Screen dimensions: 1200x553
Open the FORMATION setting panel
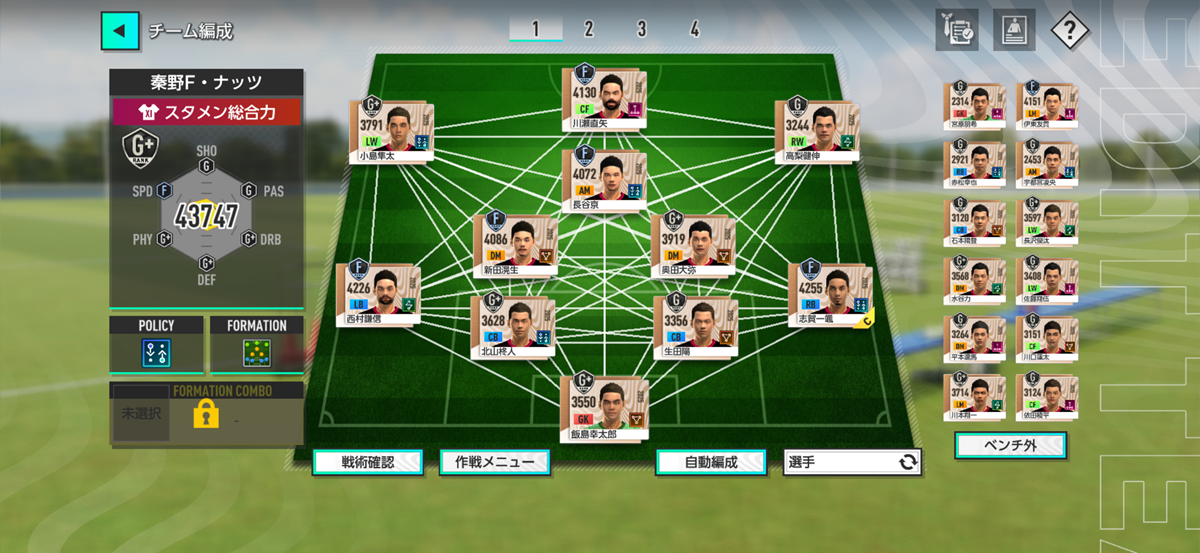(x=257, y=345)
